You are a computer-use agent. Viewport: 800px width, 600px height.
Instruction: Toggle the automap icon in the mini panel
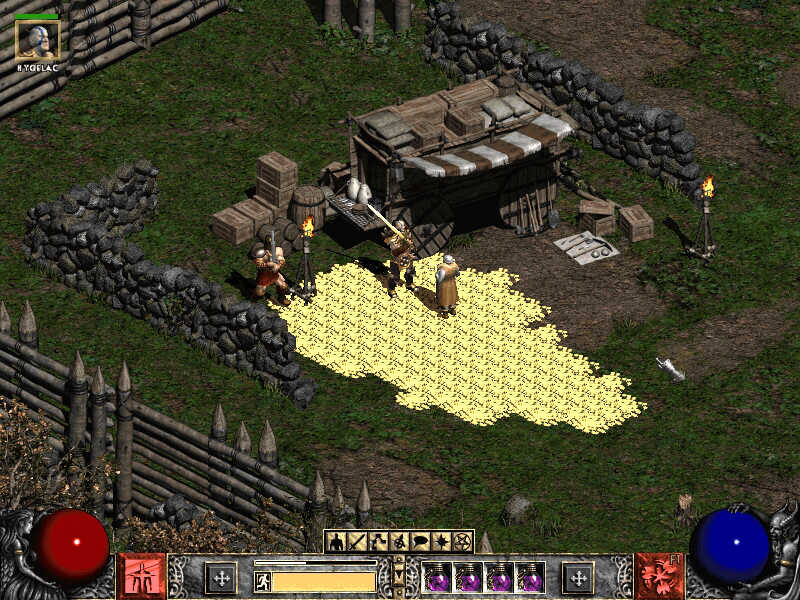tap(400, 541)
